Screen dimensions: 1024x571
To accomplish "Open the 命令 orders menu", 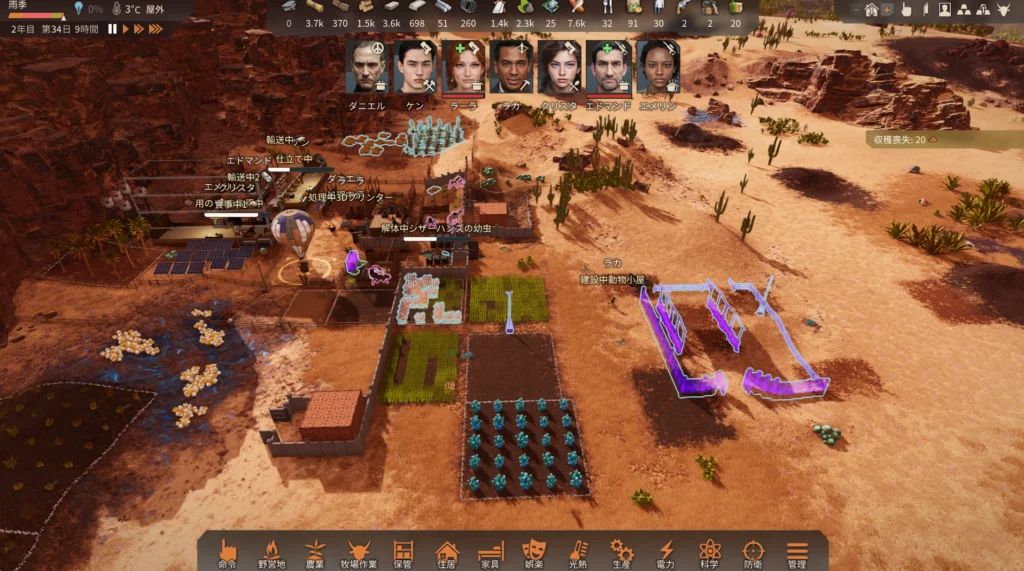I will click(227, 553).
